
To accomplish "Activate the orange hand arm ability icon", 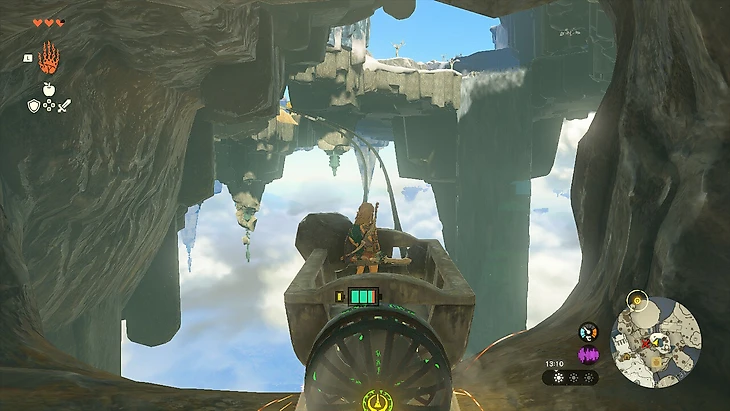I will coord(48,61).
